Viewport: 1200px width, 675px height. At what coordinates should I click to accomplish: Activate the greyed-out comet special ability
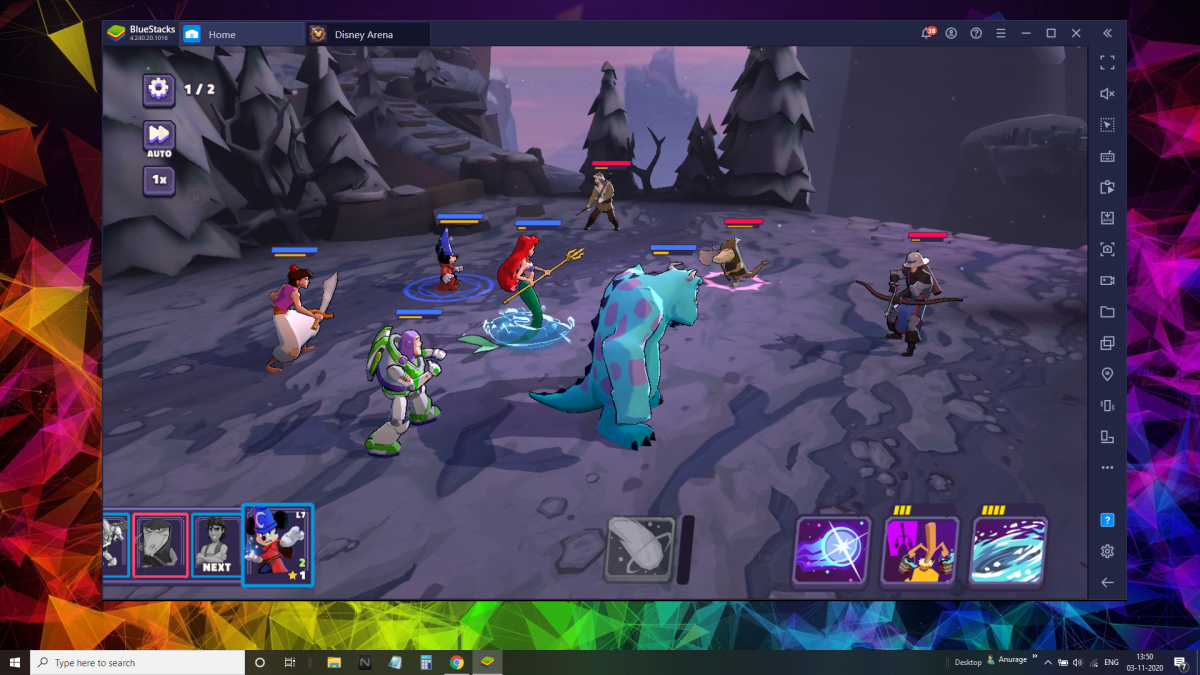pyautogui.click(x=638, y=550)
